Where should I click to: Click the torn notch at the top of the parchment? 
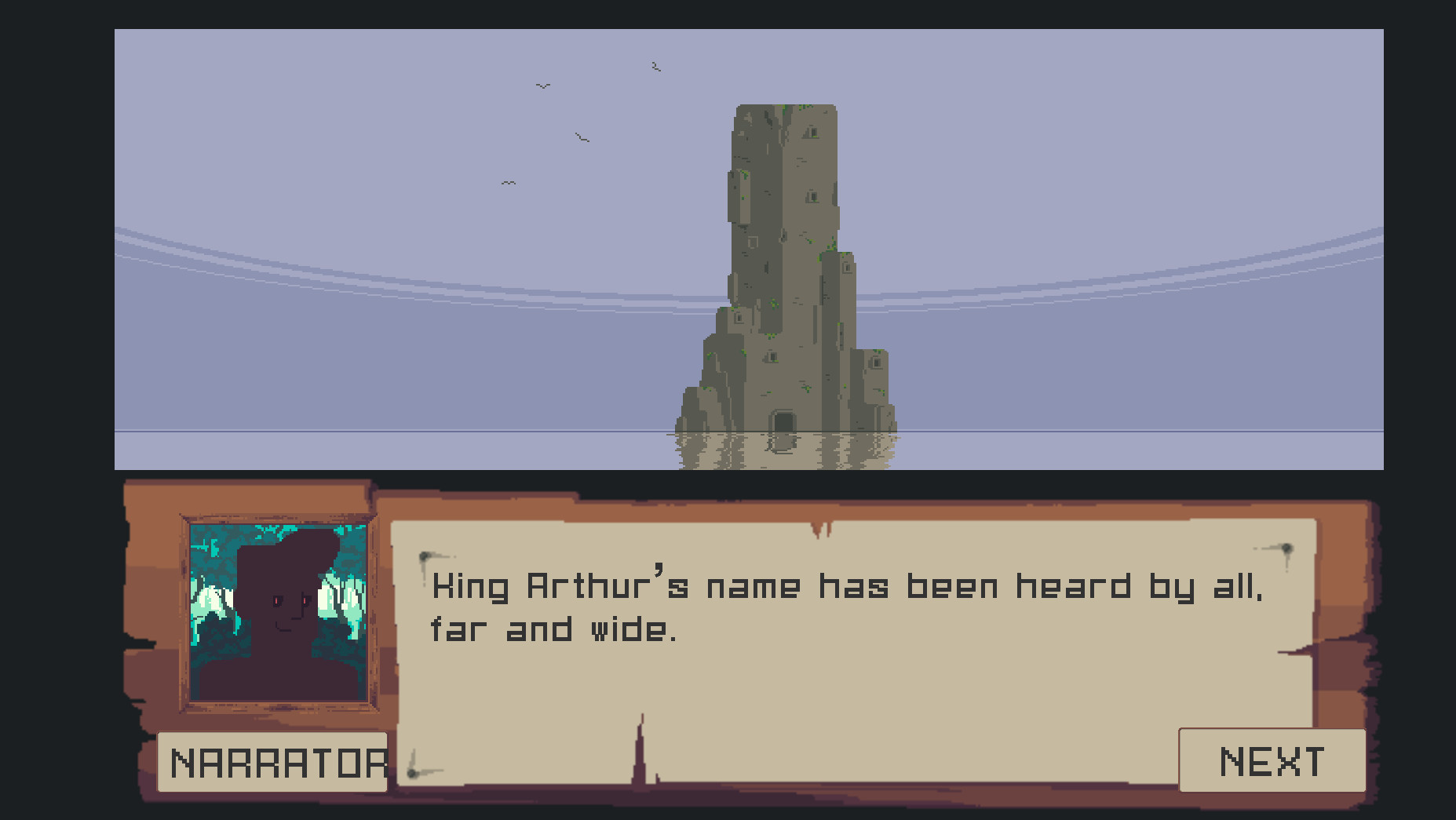(822, 530)
